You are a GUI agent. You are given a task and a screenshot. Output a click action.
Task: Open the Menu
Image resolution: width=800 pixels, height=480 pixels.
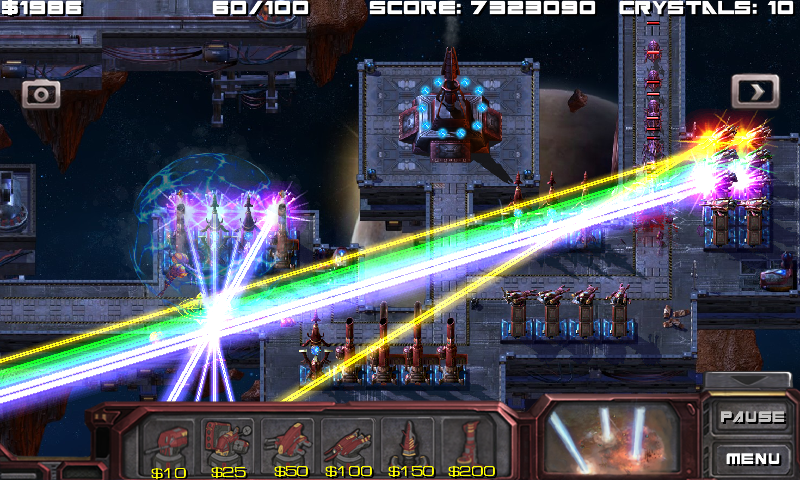[x=752, y=459]
